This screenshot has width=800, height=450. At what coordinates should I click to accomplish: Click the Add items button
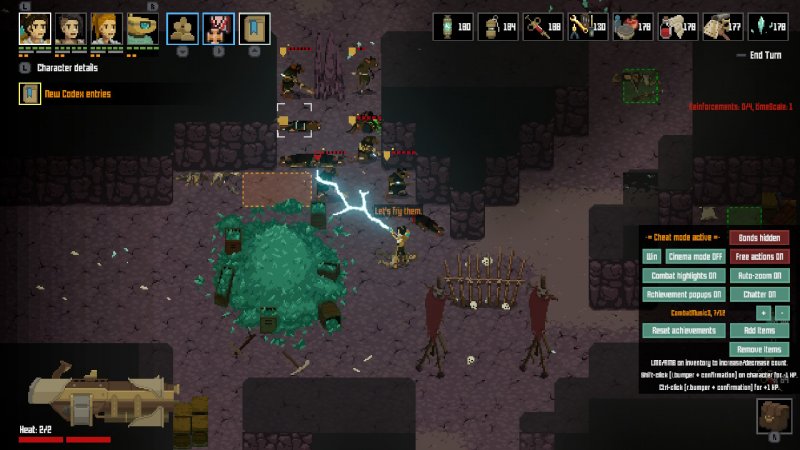click(x=758, y=331)
